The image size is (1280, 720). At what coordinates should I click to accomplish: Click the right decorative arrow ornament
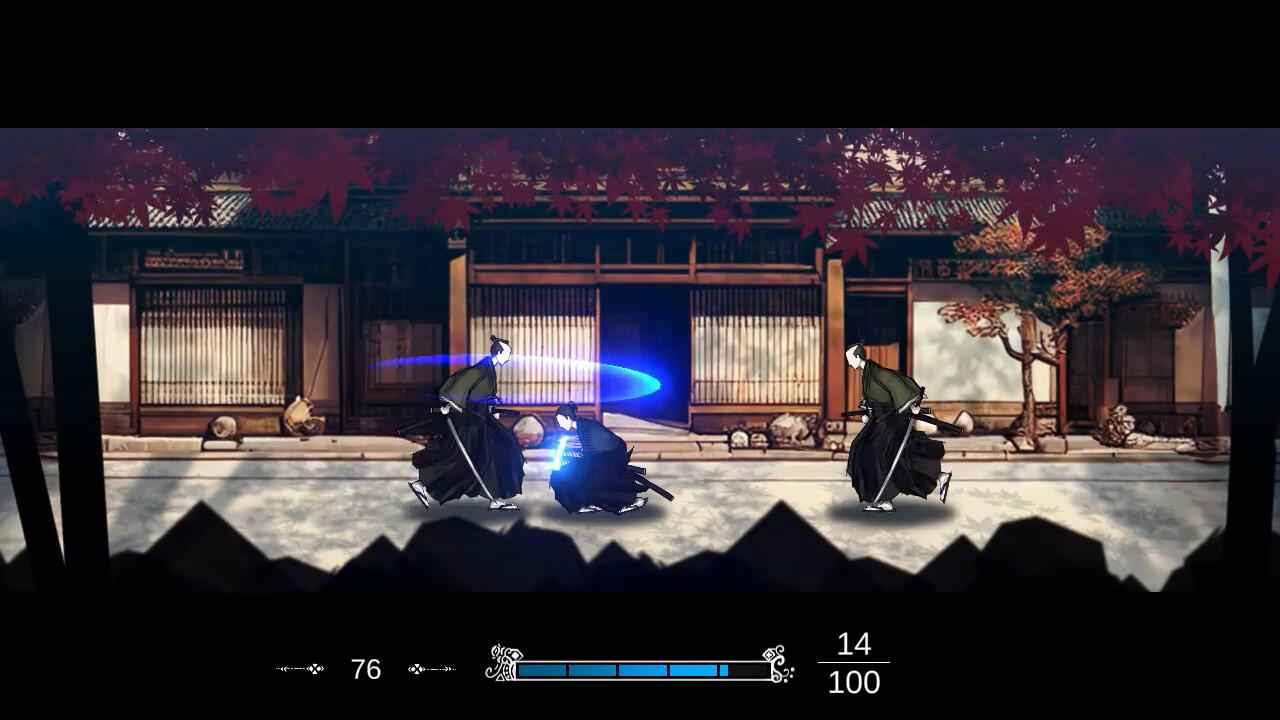[x=430, y=667]
